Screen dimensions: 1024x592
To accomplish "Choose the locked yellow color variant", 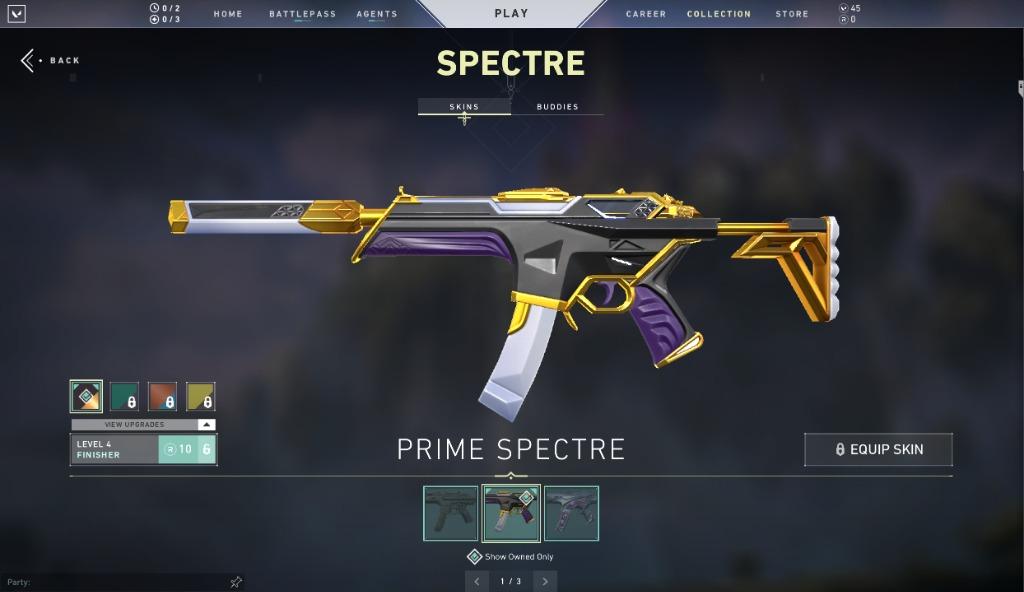I will [200, 397].
